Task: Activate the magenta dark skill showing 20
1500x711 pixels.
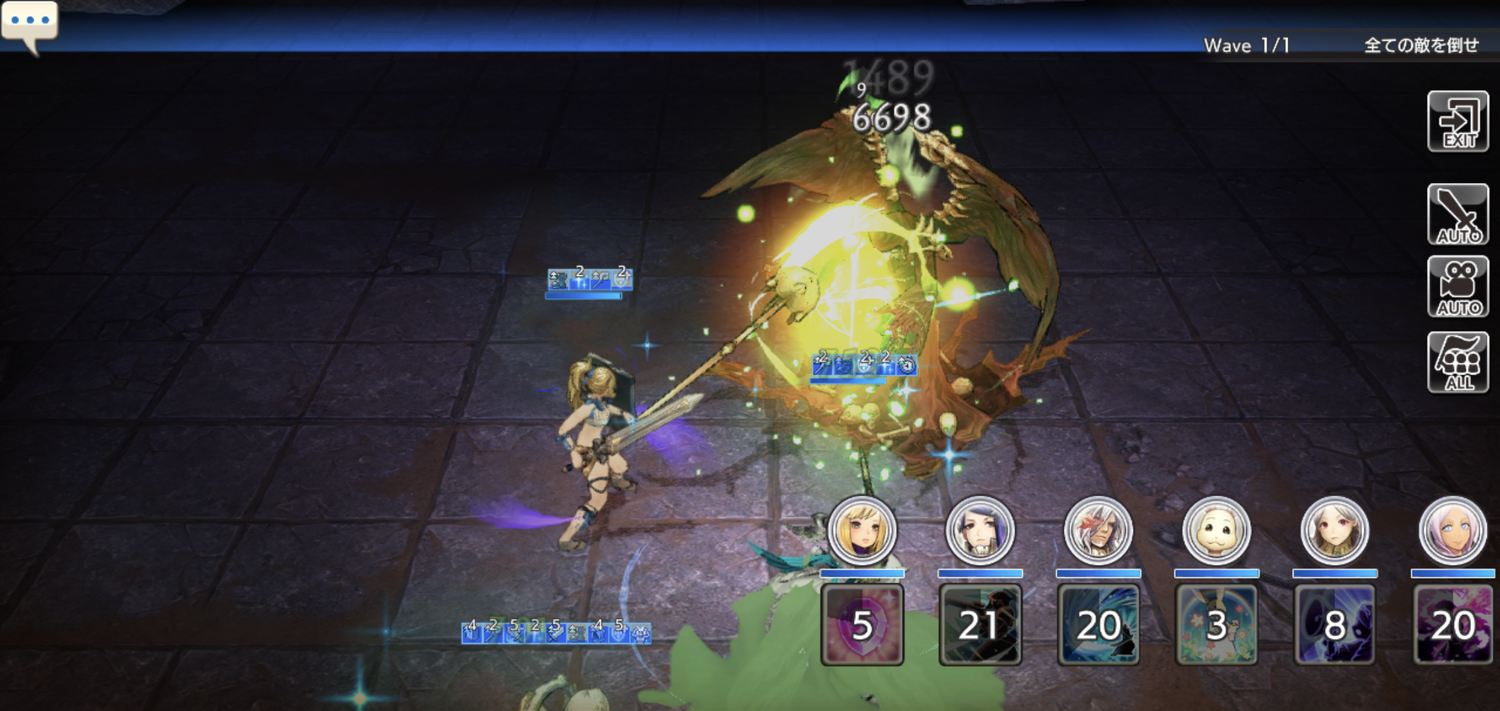Action: tap(1453, 625)
